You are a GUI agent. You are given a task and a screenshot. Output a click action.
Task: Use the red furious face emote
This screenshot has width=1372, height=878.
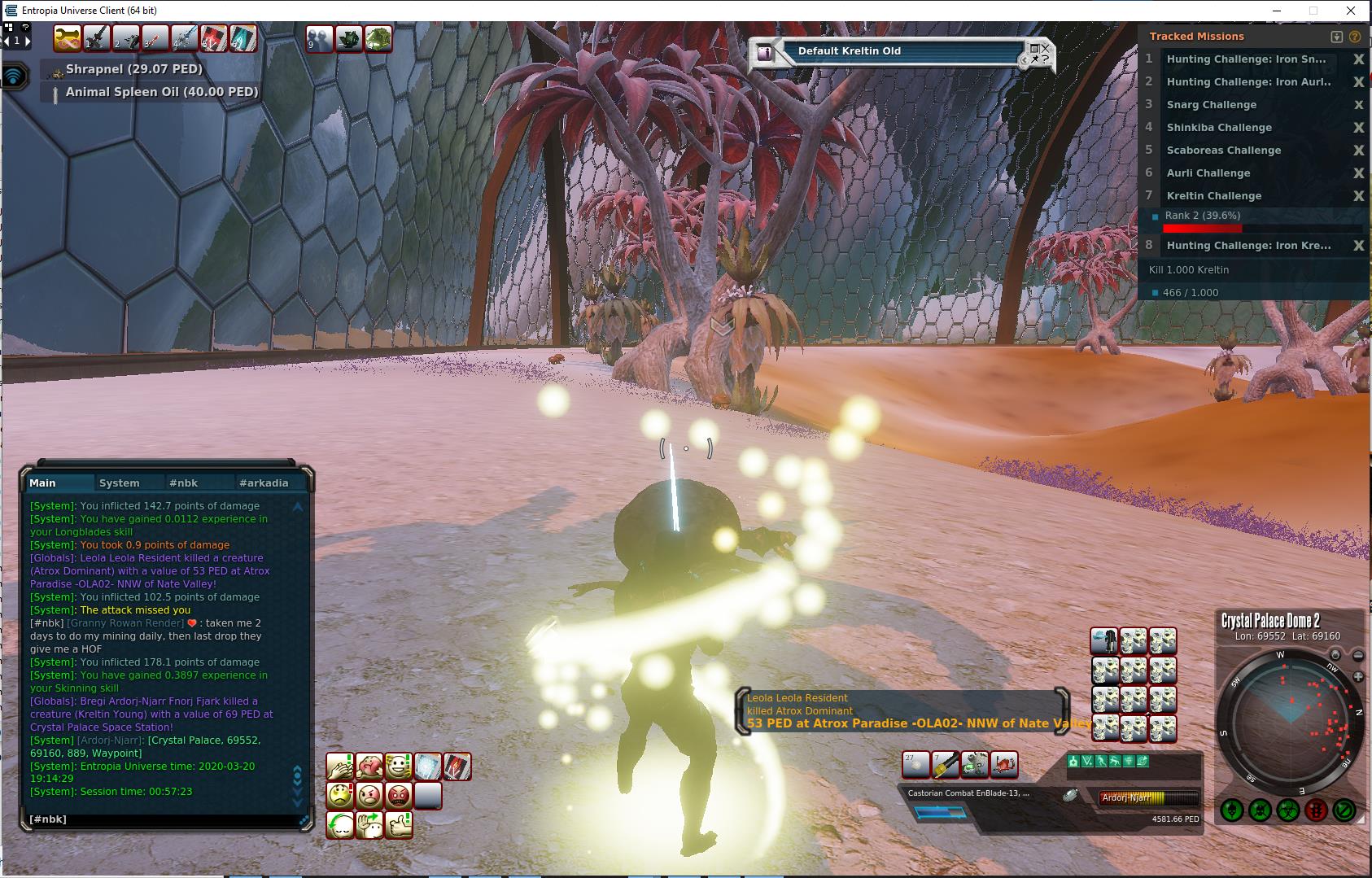click(399, 795)
